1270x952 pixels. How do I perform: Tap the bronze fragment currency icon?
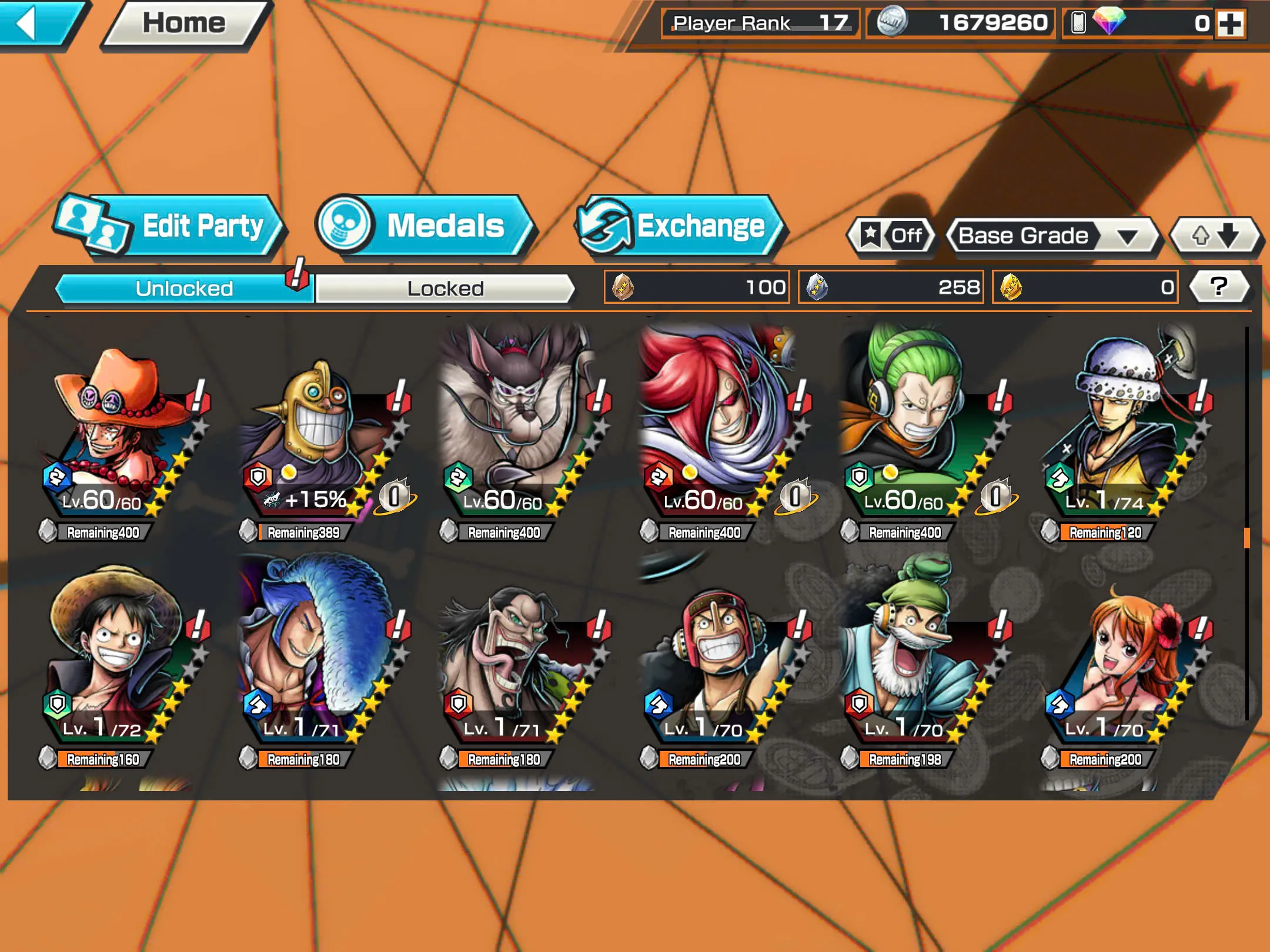tap(621, 287)
